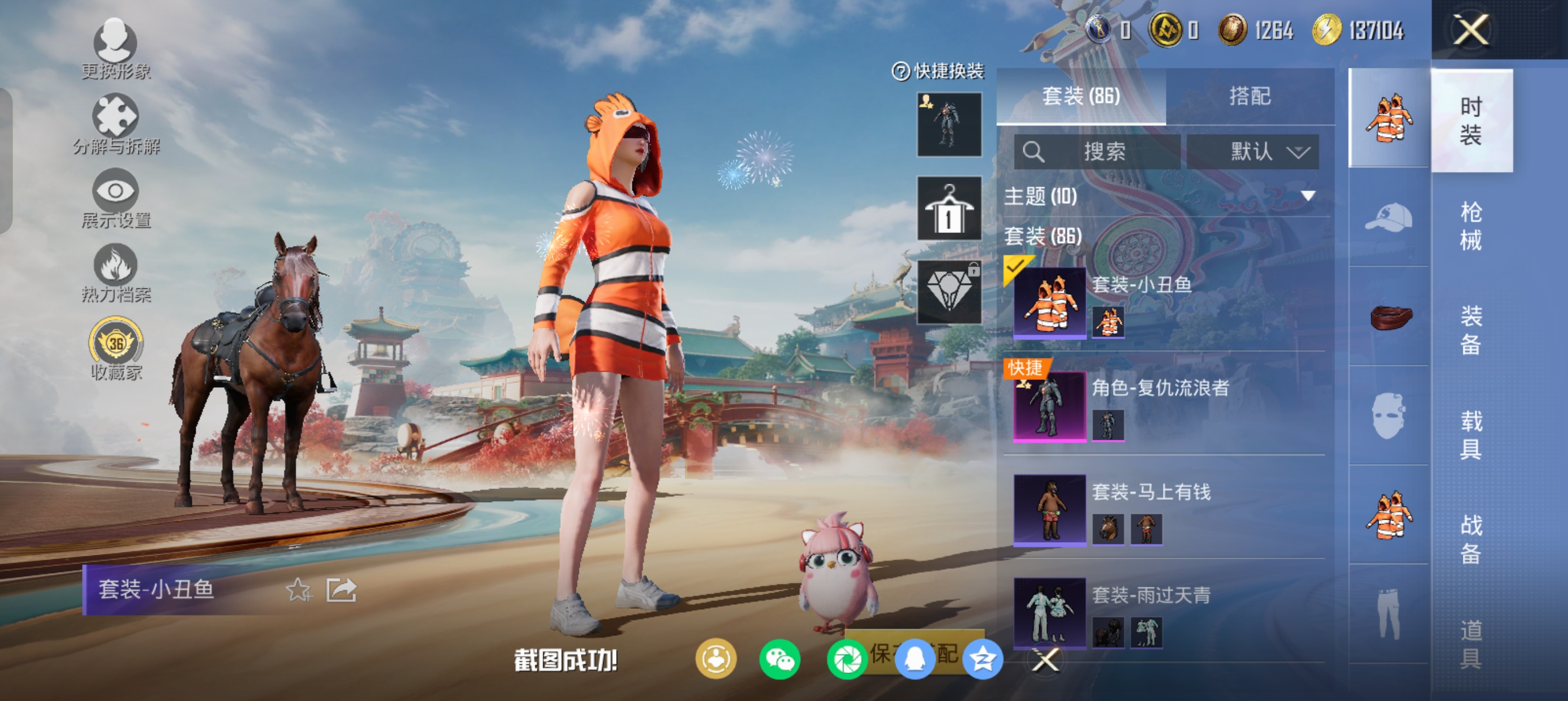Close the wardrobe screen with top-right X
Image resolution: width=1568 pixels, height=701 pixels.
[x=1471, y=29]
